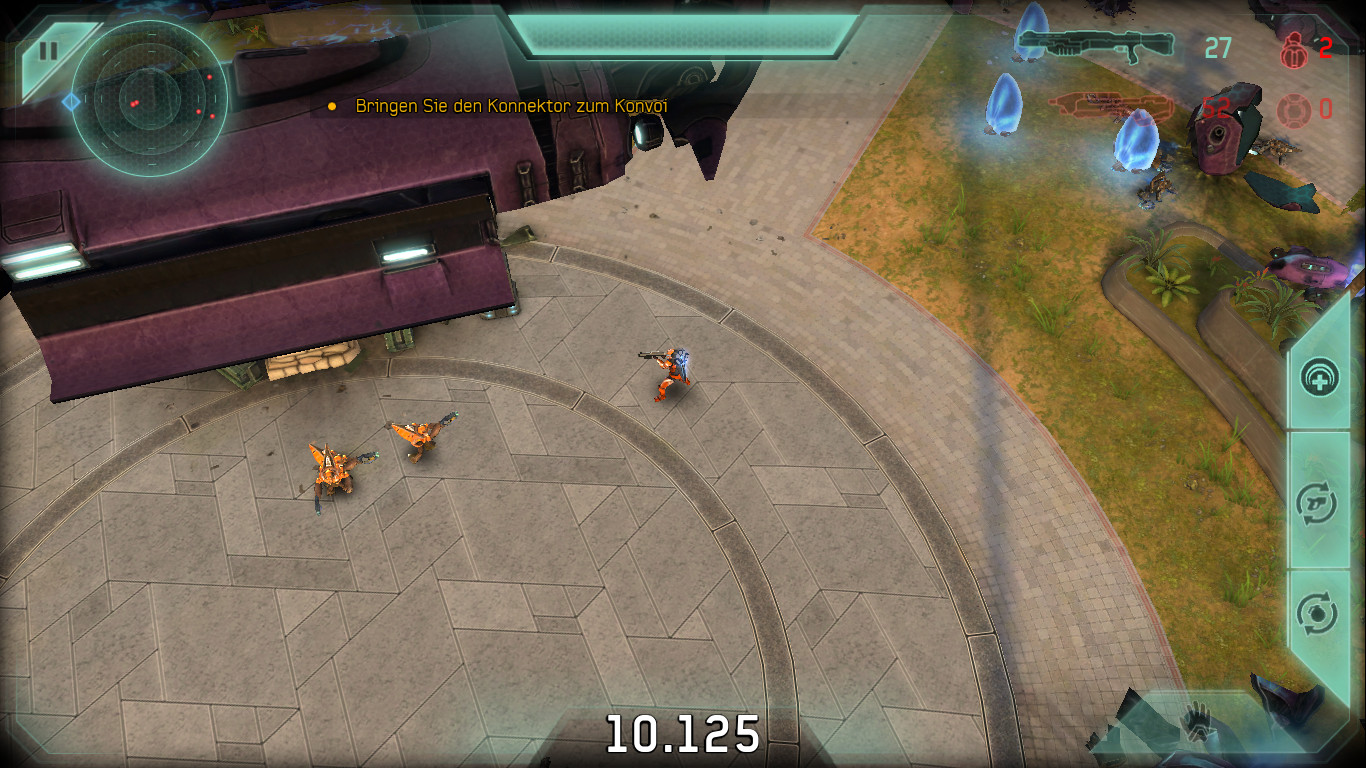Activate the regeneration armor ability button

[1320, 379]
